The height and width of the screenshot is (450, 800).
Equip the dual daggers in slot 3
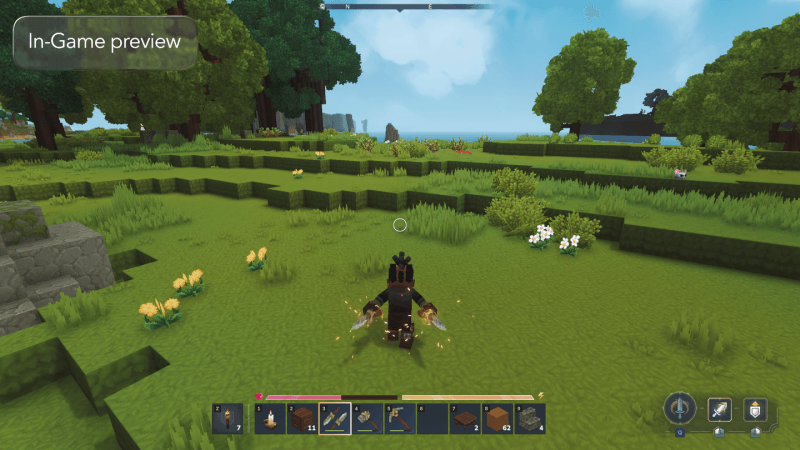(335, 418)
